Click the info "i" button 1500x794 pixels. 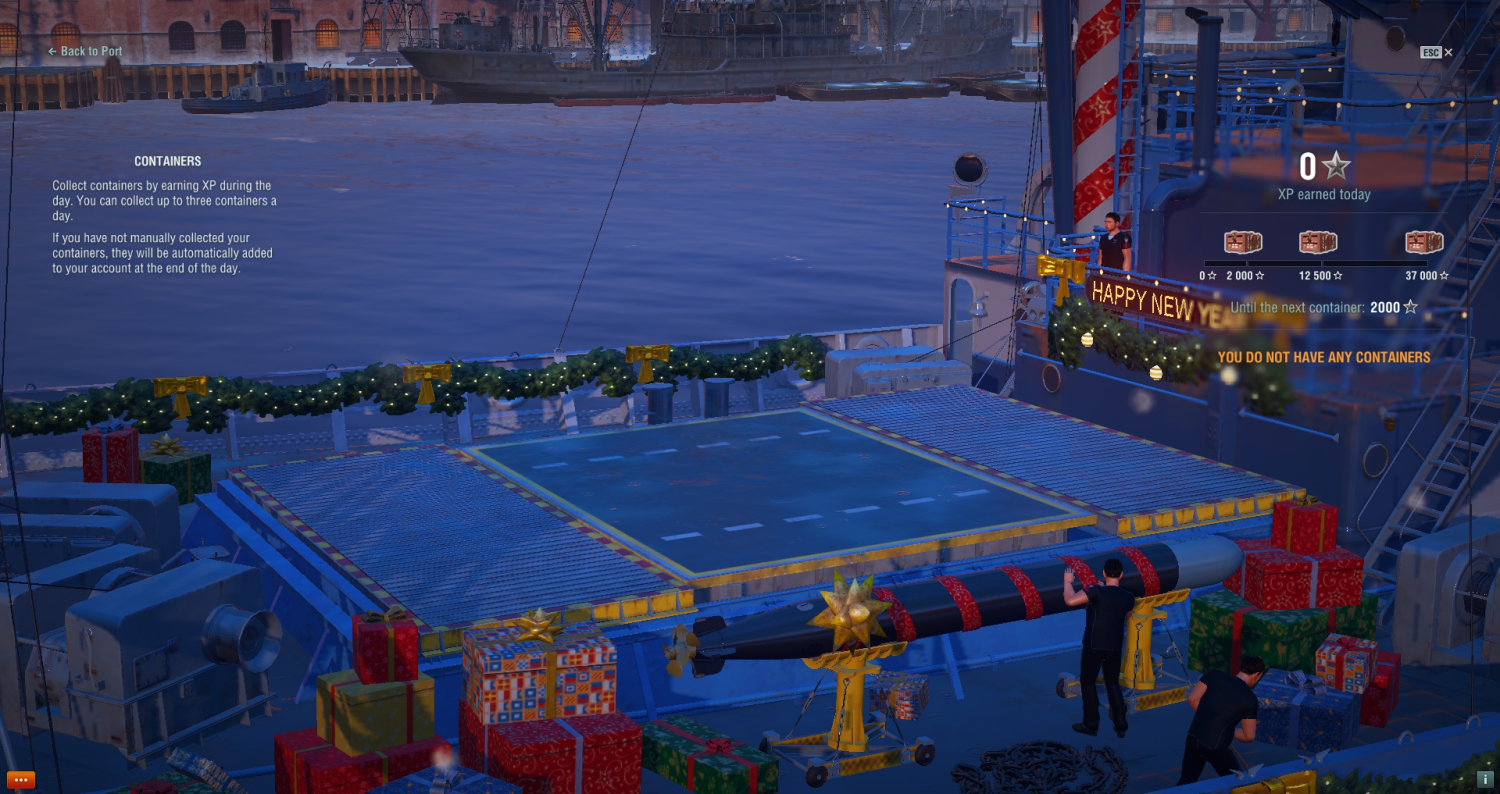tap(1487, 780)
